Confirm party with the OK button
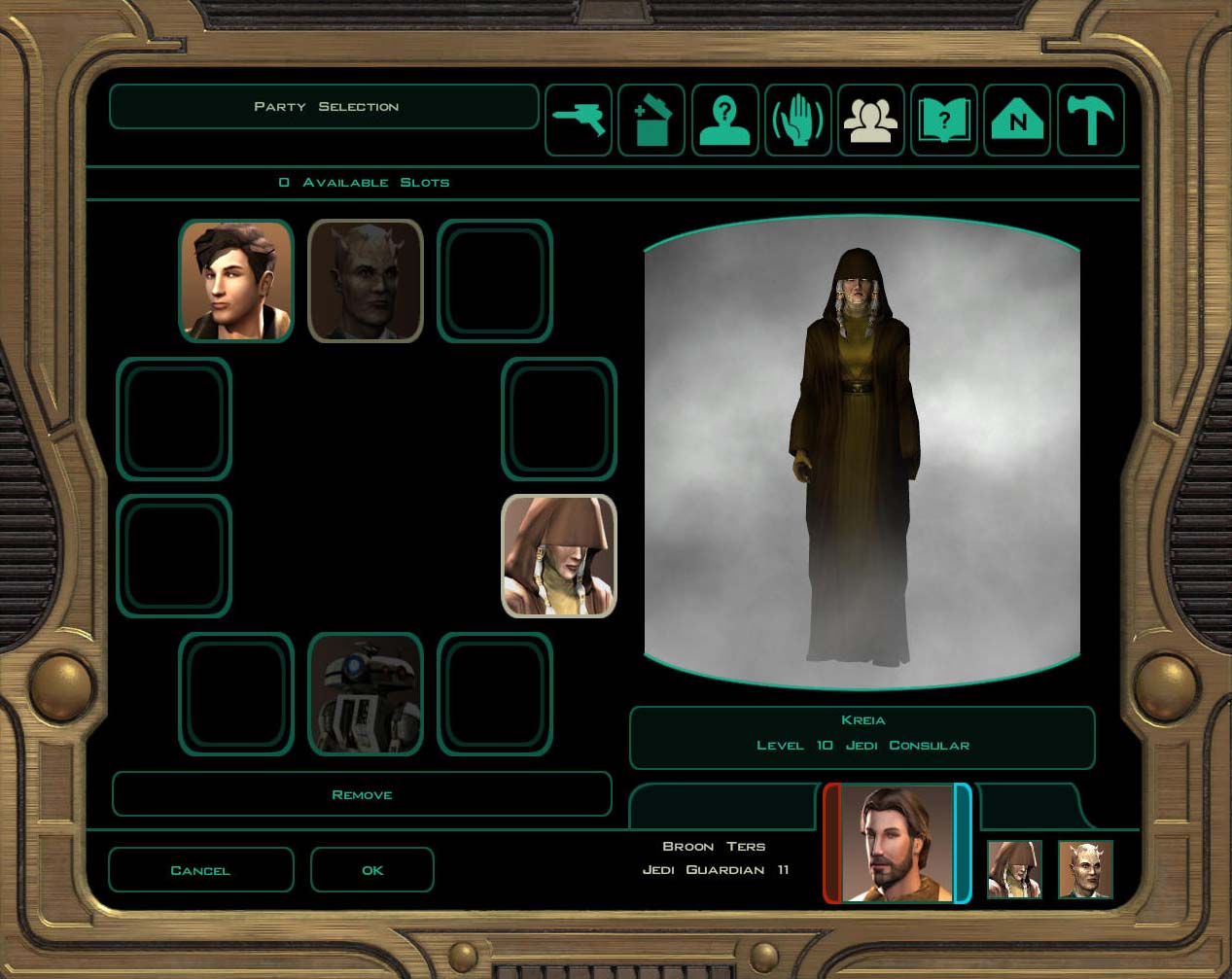The image size is (1232, 979). (372, 869)
